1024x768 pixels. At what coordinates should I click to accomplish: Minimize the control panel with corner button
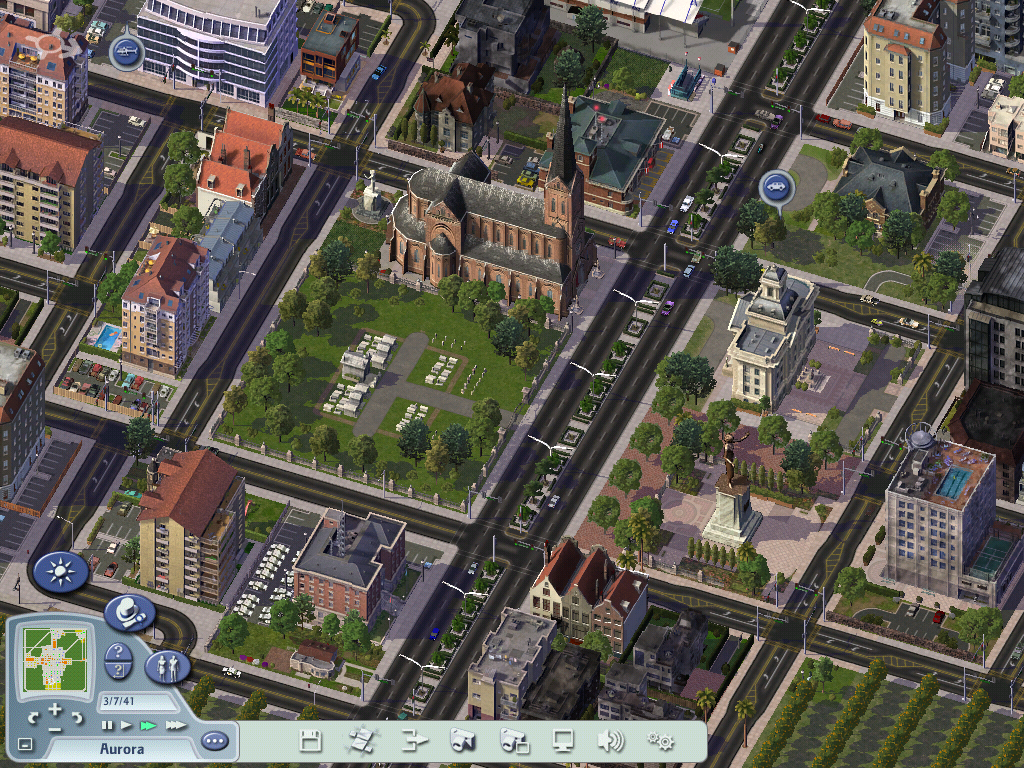25,745
